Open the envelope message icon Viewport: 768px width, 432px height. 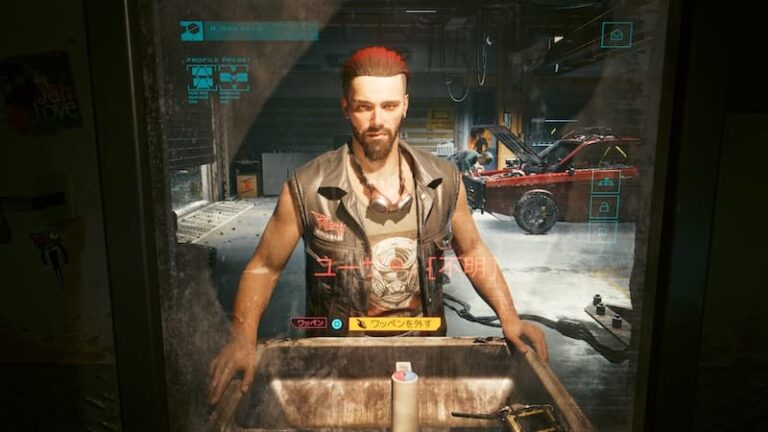pos(616,35)
